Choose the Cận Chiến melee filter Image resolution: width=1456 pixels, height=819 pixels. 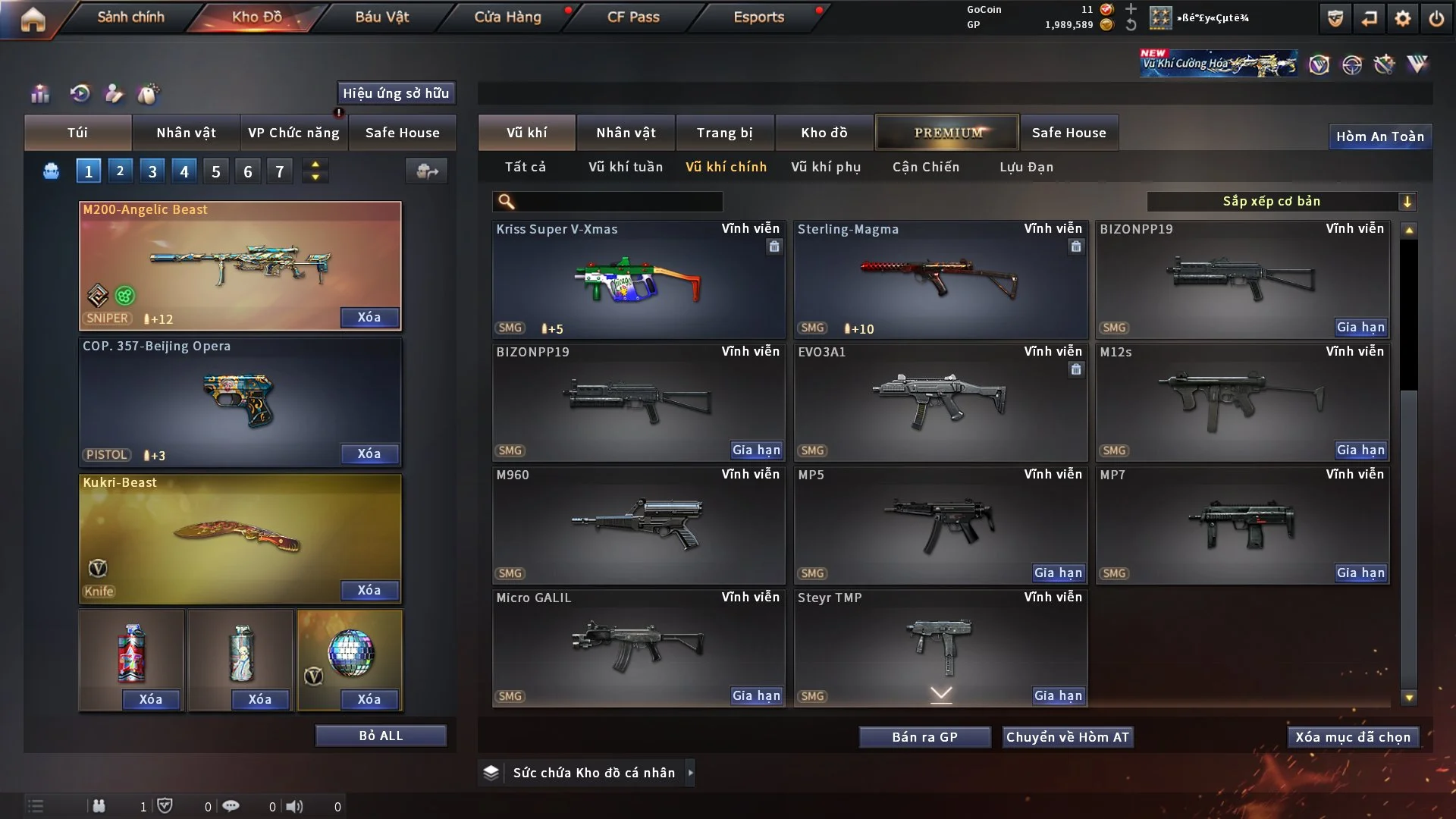tap(925, 167)
